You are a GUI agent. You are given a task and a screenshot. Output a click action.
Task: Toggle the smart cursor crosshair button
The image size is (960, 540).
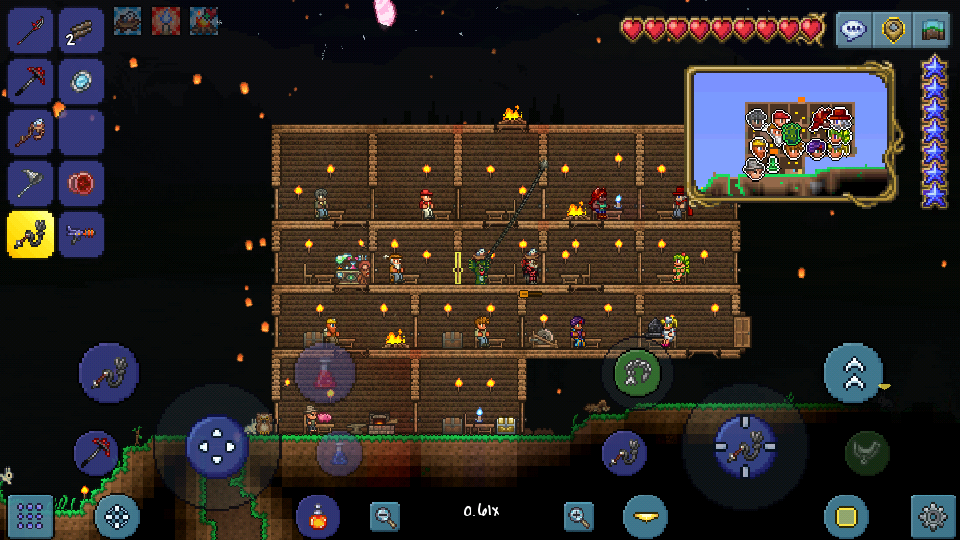[117, 516]
